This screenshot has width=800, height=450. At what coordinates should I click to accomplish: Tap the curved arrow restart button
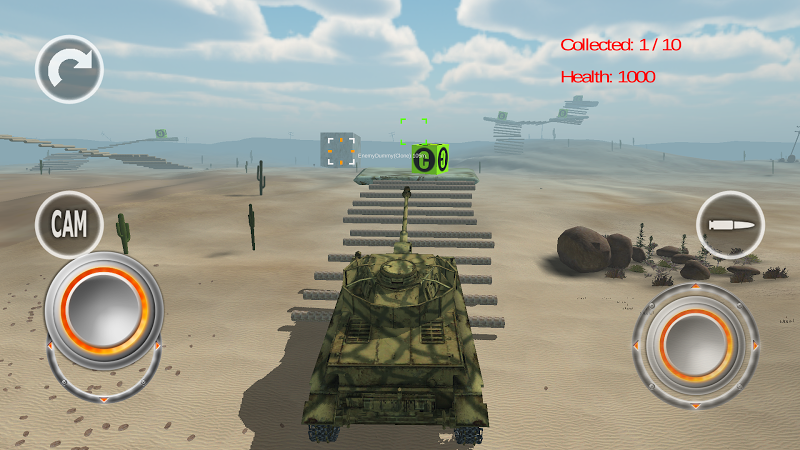click(69, 69)
